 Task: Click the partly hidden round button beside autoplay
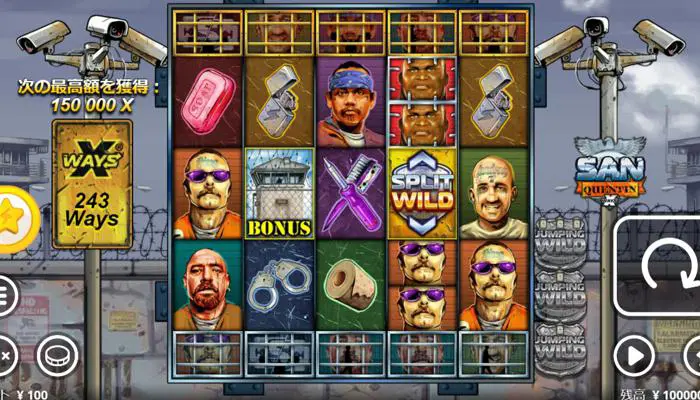point(692,354)
